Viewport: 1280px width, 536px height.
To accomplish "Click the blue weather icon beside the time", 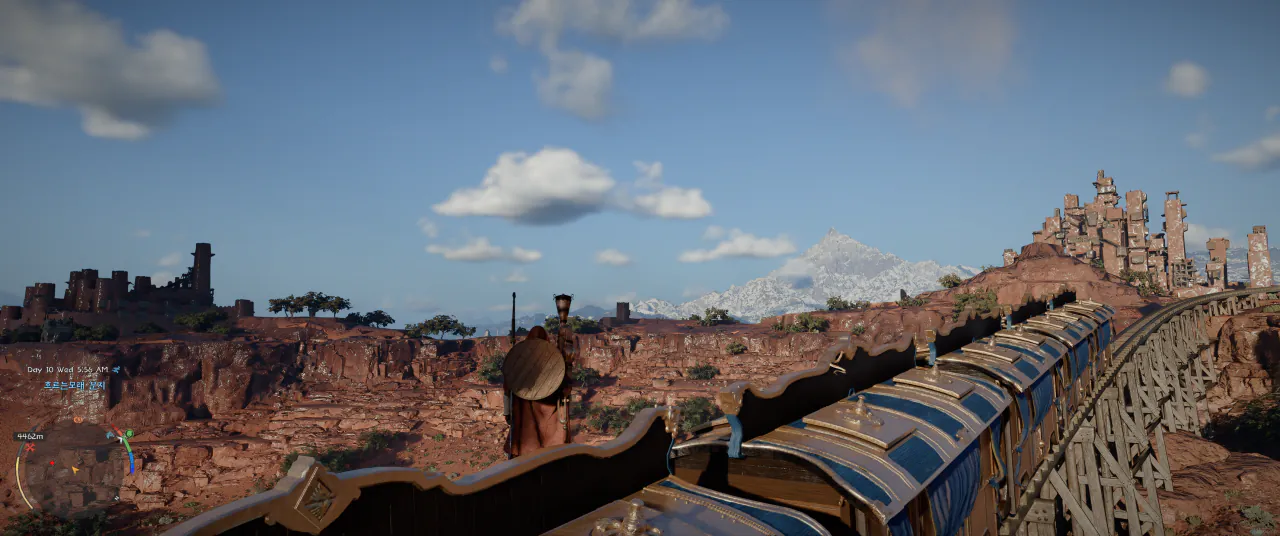I will (116, 370).
